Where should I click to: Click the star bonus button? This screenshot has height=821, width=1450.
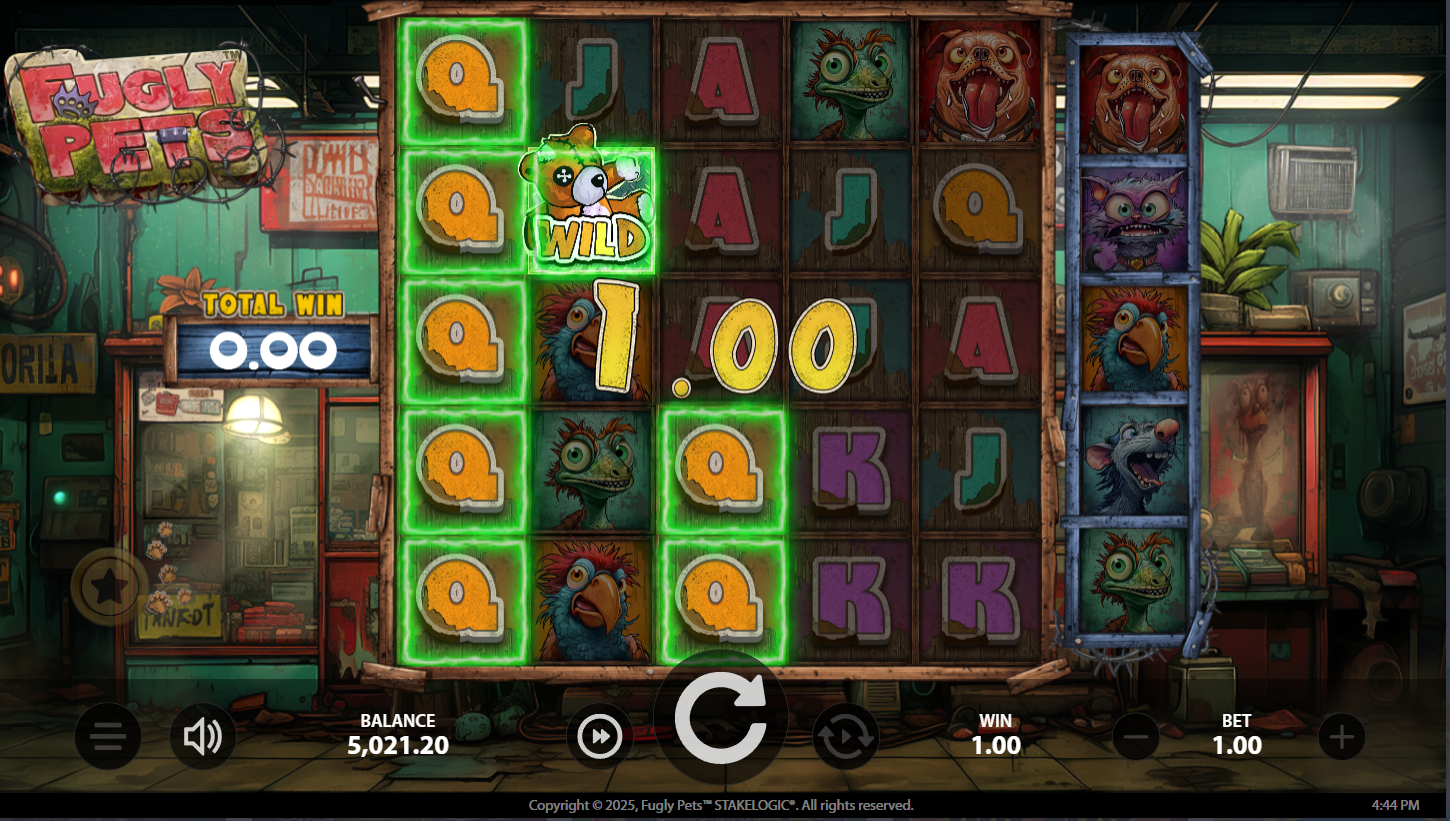(109, 588)
